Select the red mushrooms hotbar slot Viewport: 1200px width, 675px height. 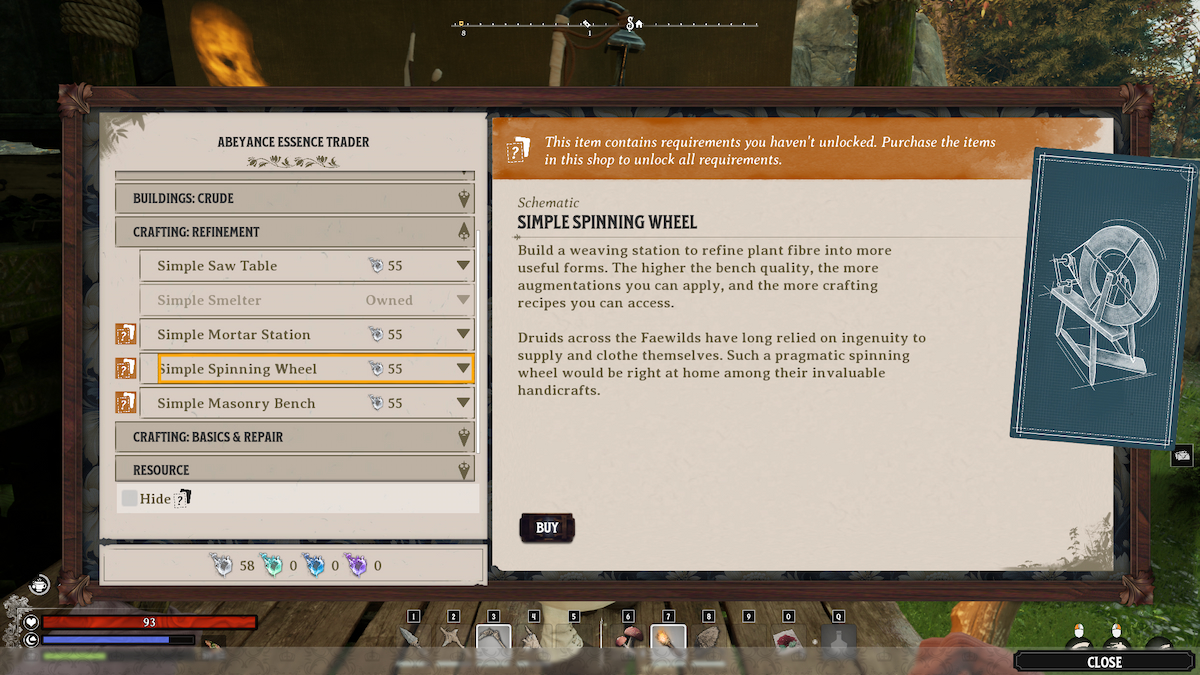tap(631, 640)
